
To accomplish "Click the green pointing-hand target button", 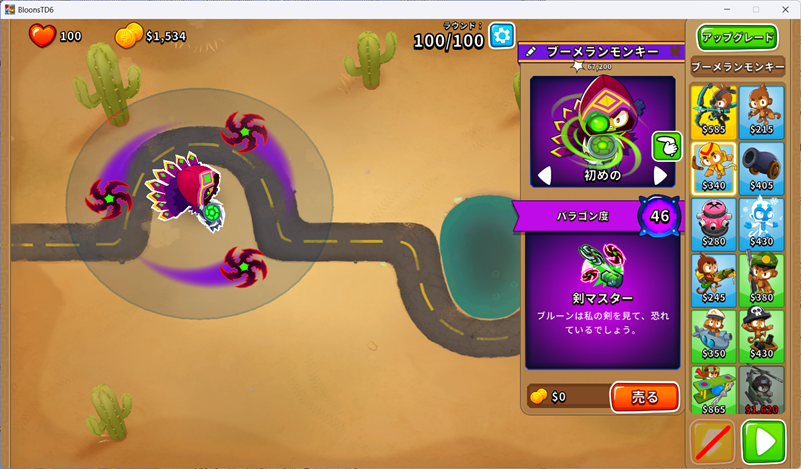I will [x=666, y=146].
